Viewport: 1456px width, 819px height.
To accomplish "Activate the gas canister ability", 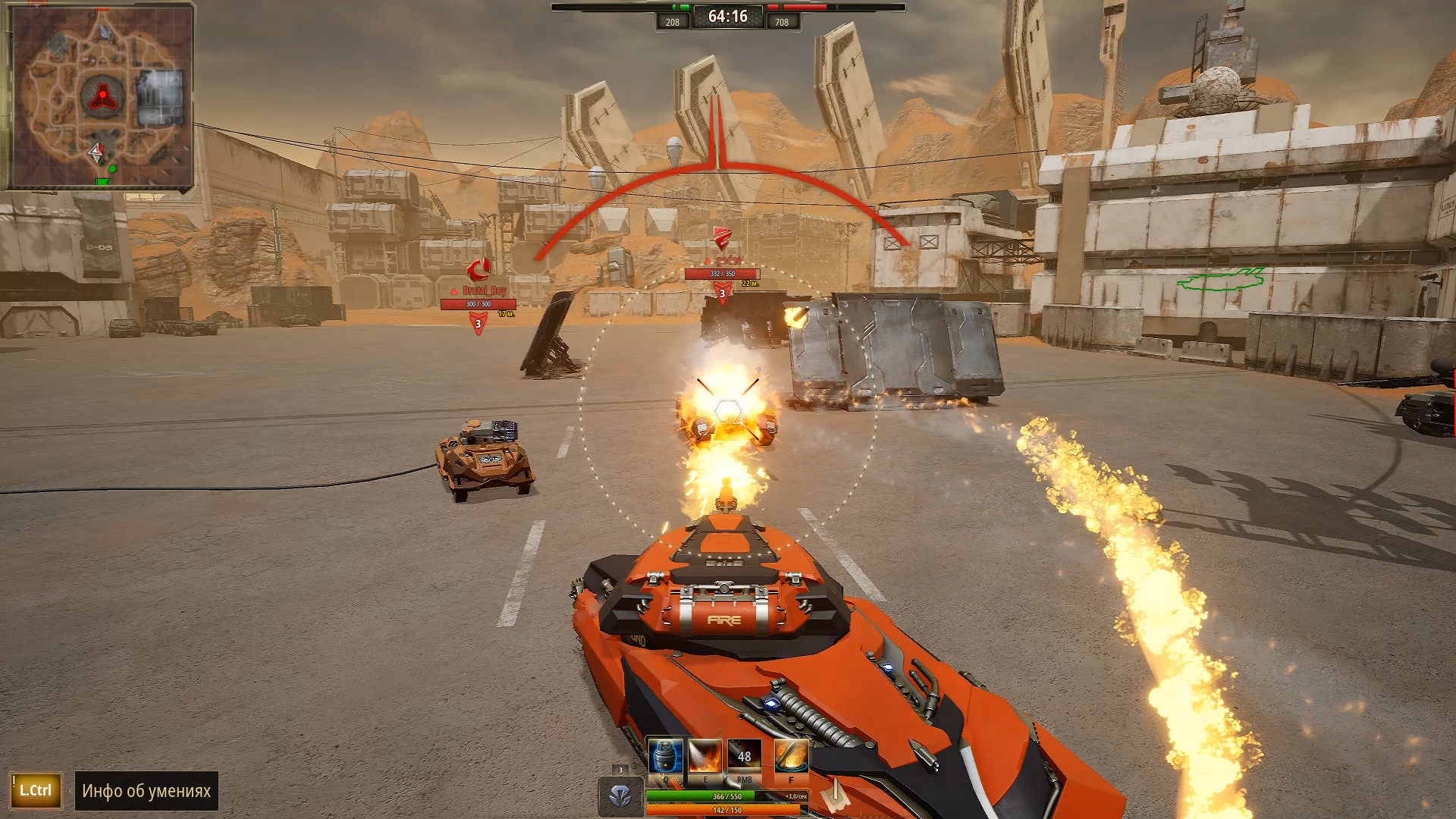I will (x=665, y=756).
